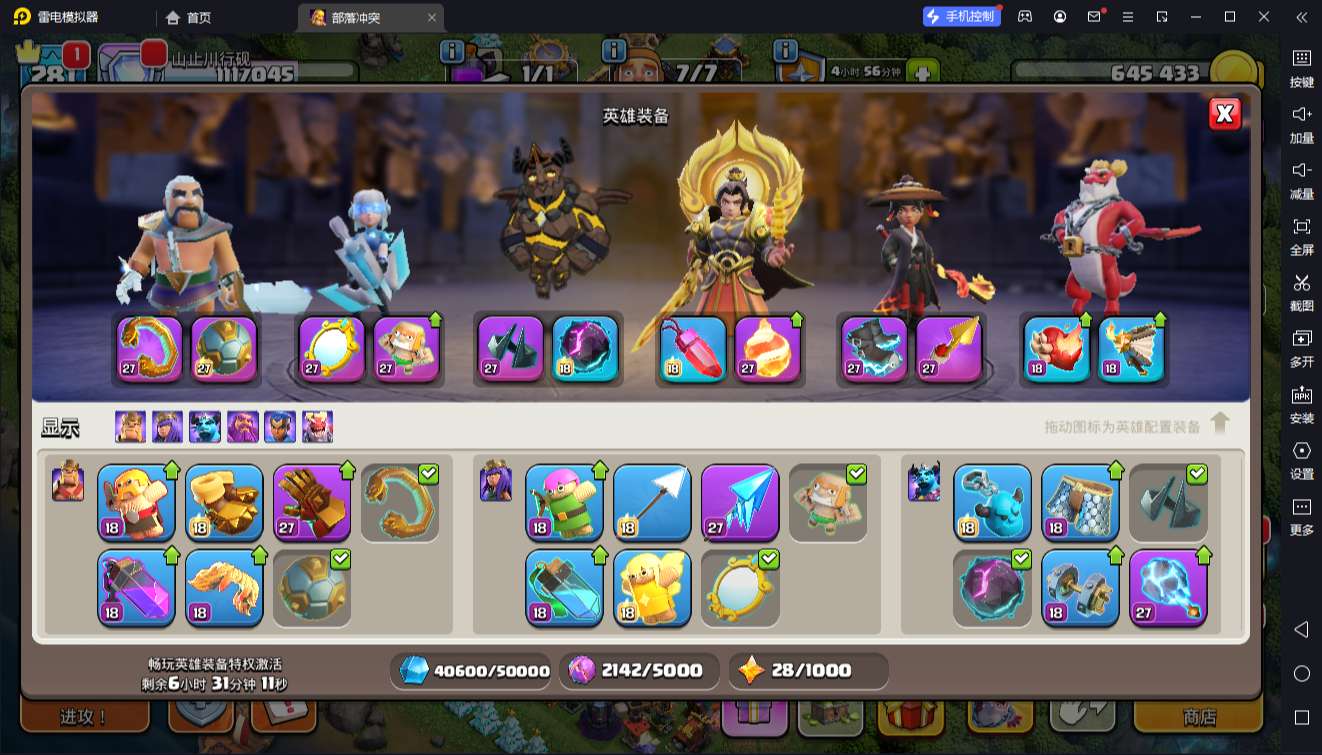Screen dimensions: 1322x755
Task: Filter equipment by bearded Grand Warden portrait
Action: 243,427
